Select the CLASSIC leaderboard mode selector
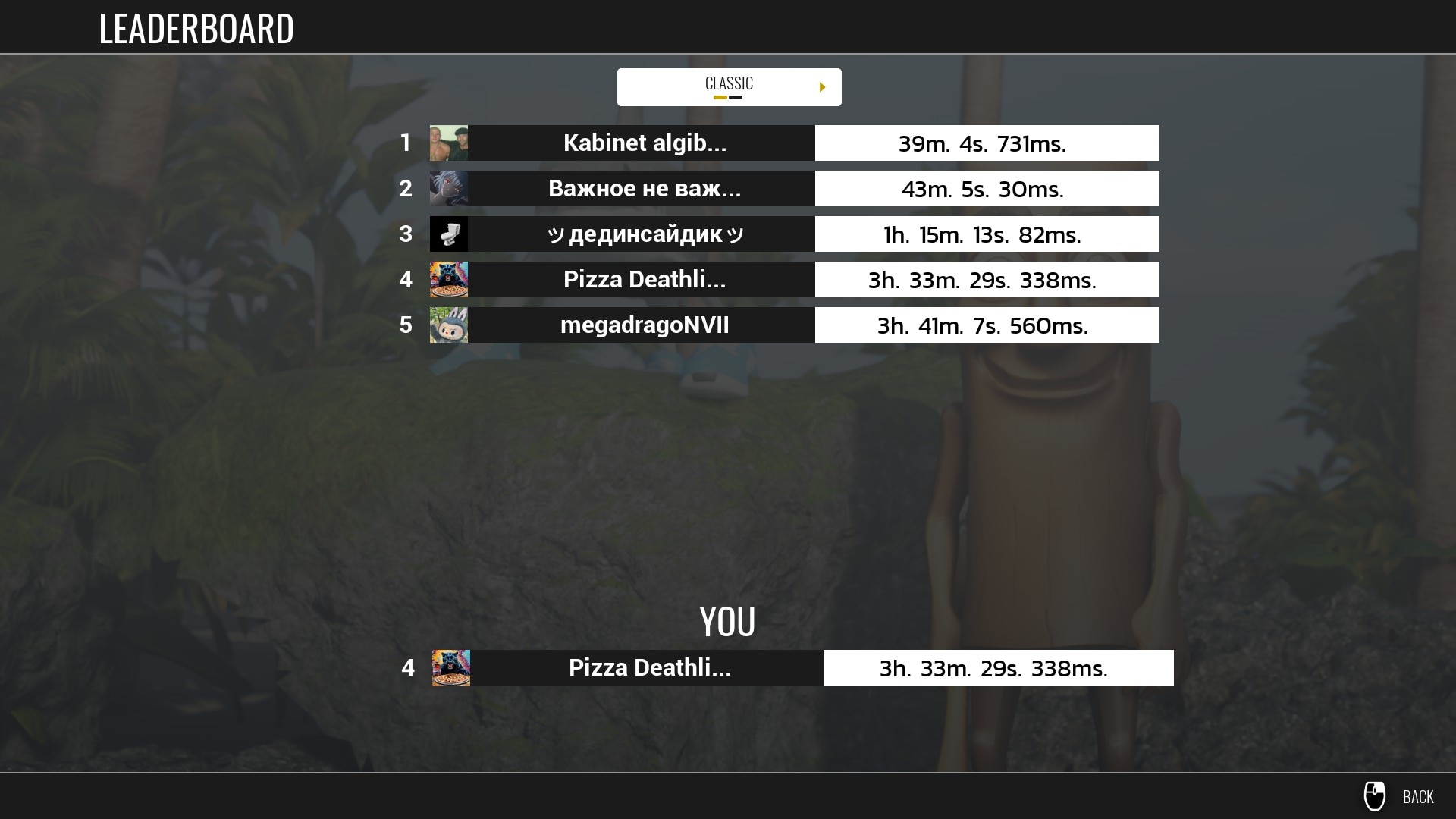The image size is (1456, 819). pos(728,86)
